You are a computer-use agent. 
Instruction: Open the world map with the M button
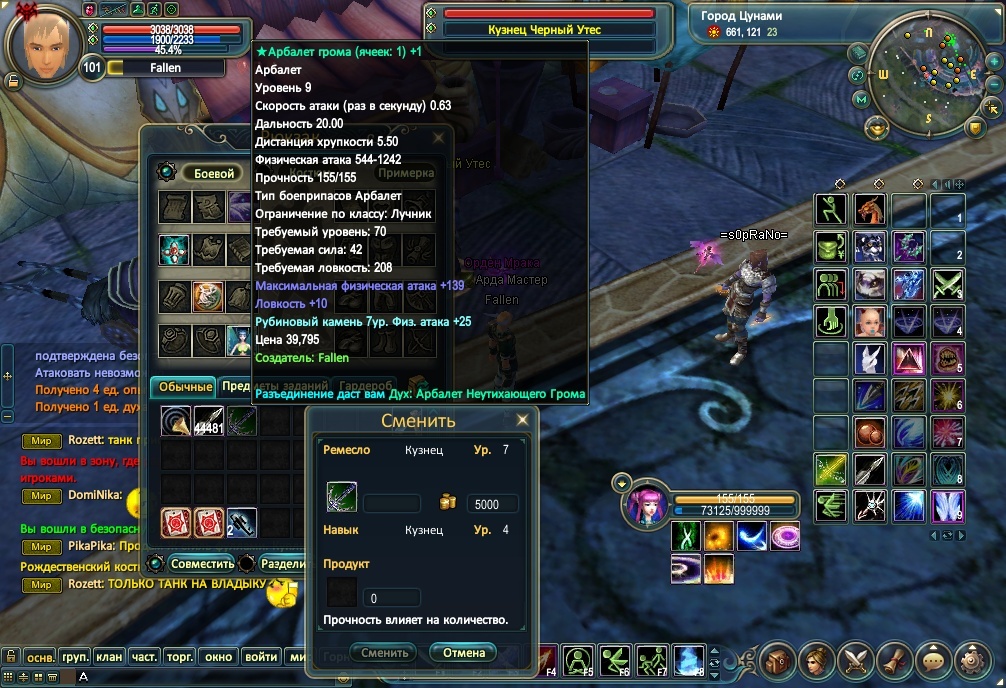click(860, 100)
